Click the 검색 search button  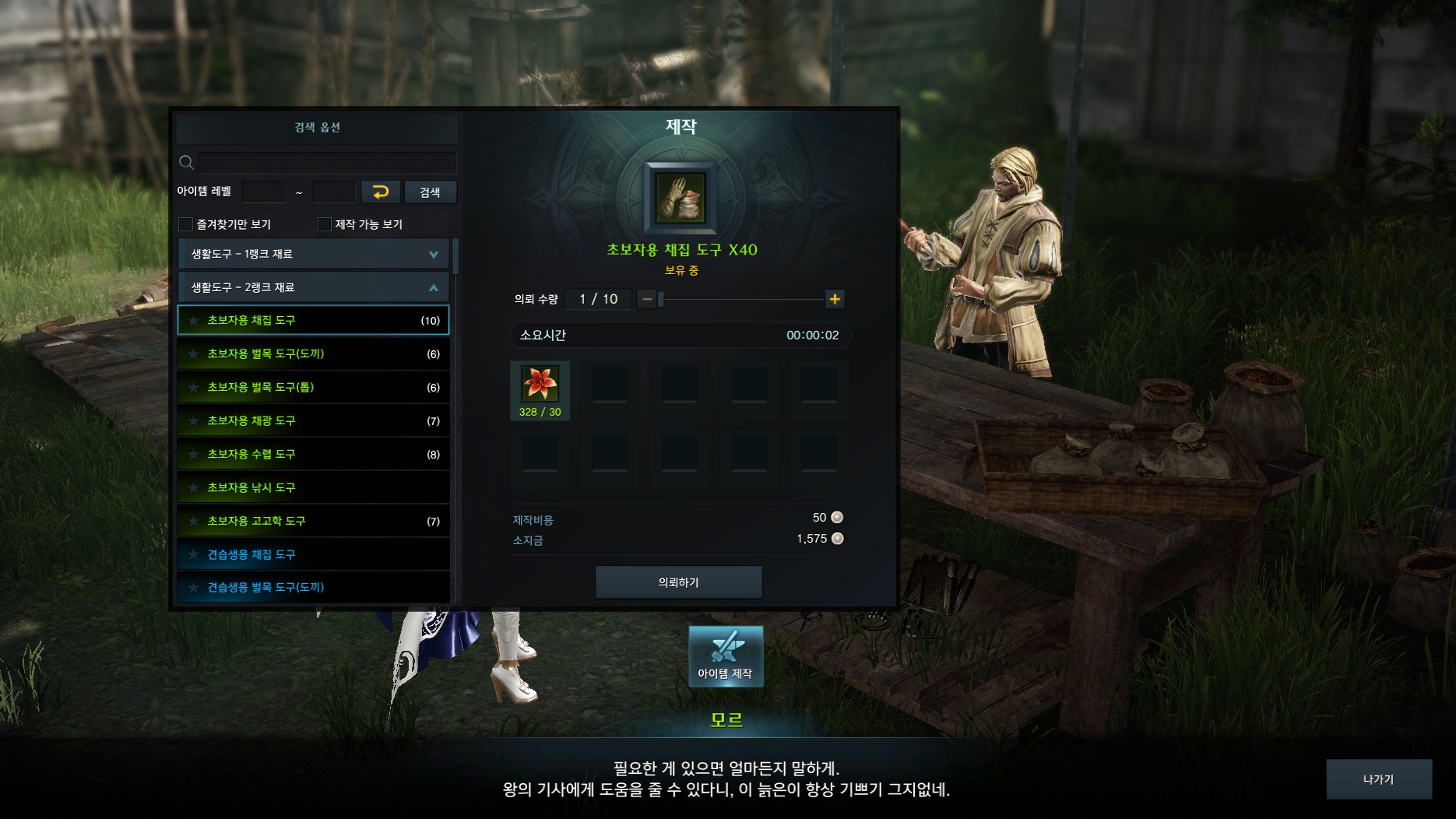[x=430, y=192]
